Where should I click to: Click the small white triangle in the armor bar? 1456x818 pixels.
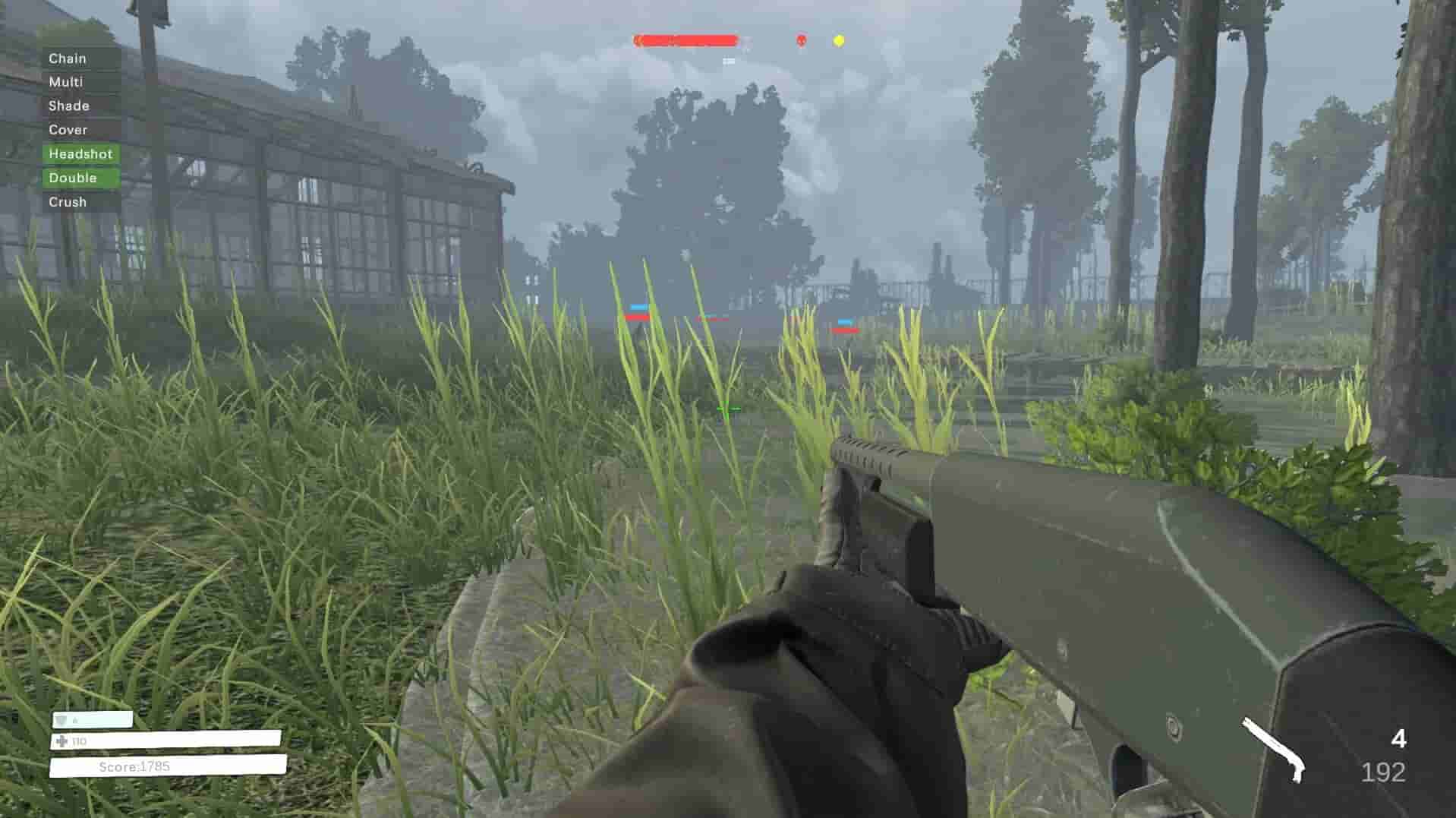[x=75, y=719]
